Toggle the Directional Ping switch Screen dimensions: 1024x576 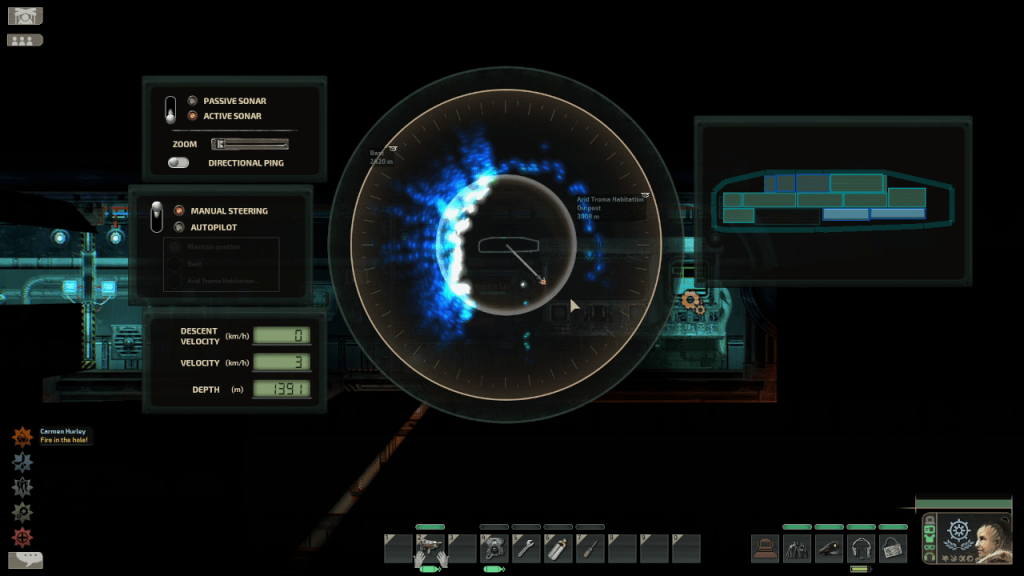click(x=179, y=162)
